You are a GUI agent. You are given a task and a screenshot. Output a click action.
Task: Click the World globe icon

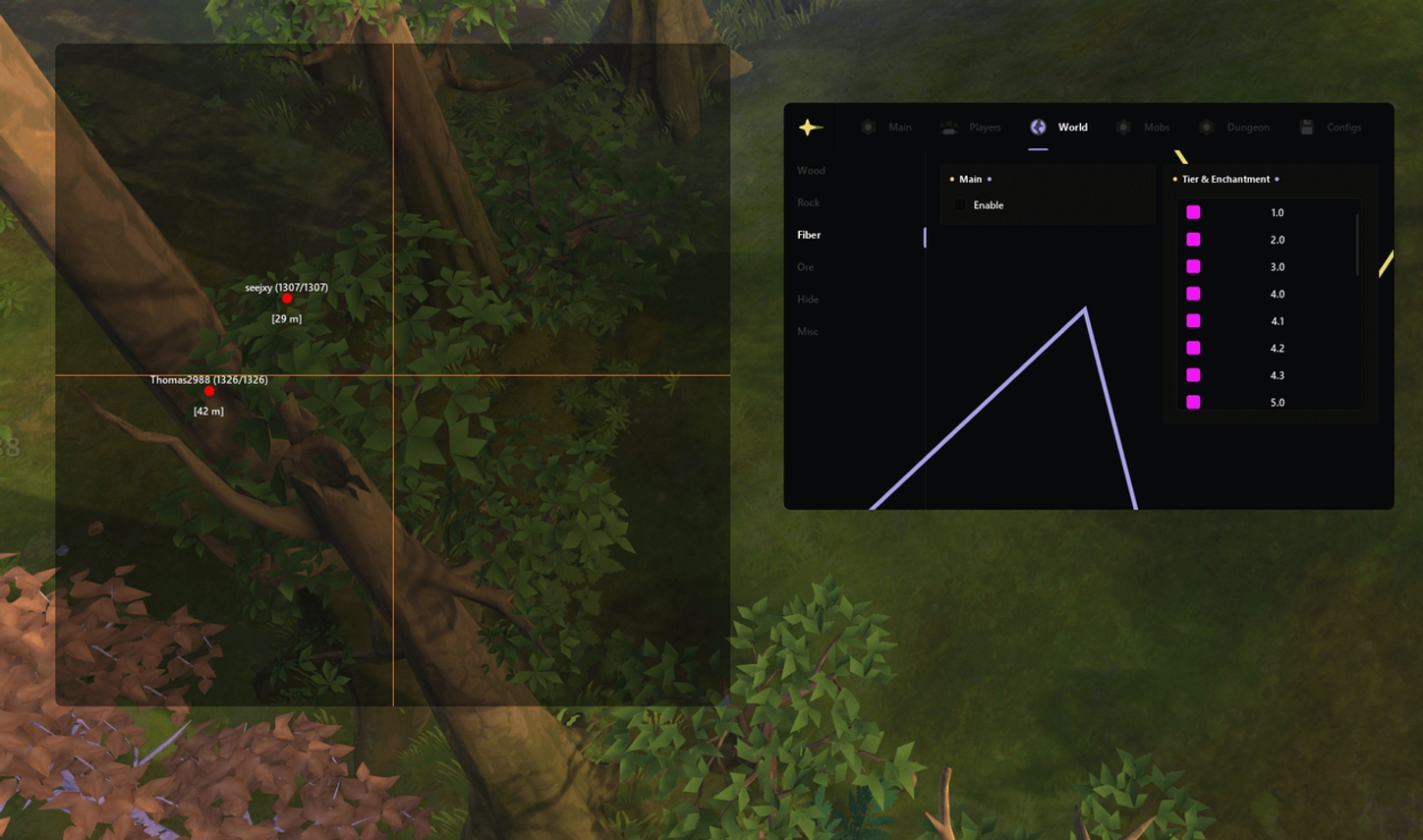(x=1037, y=127)
